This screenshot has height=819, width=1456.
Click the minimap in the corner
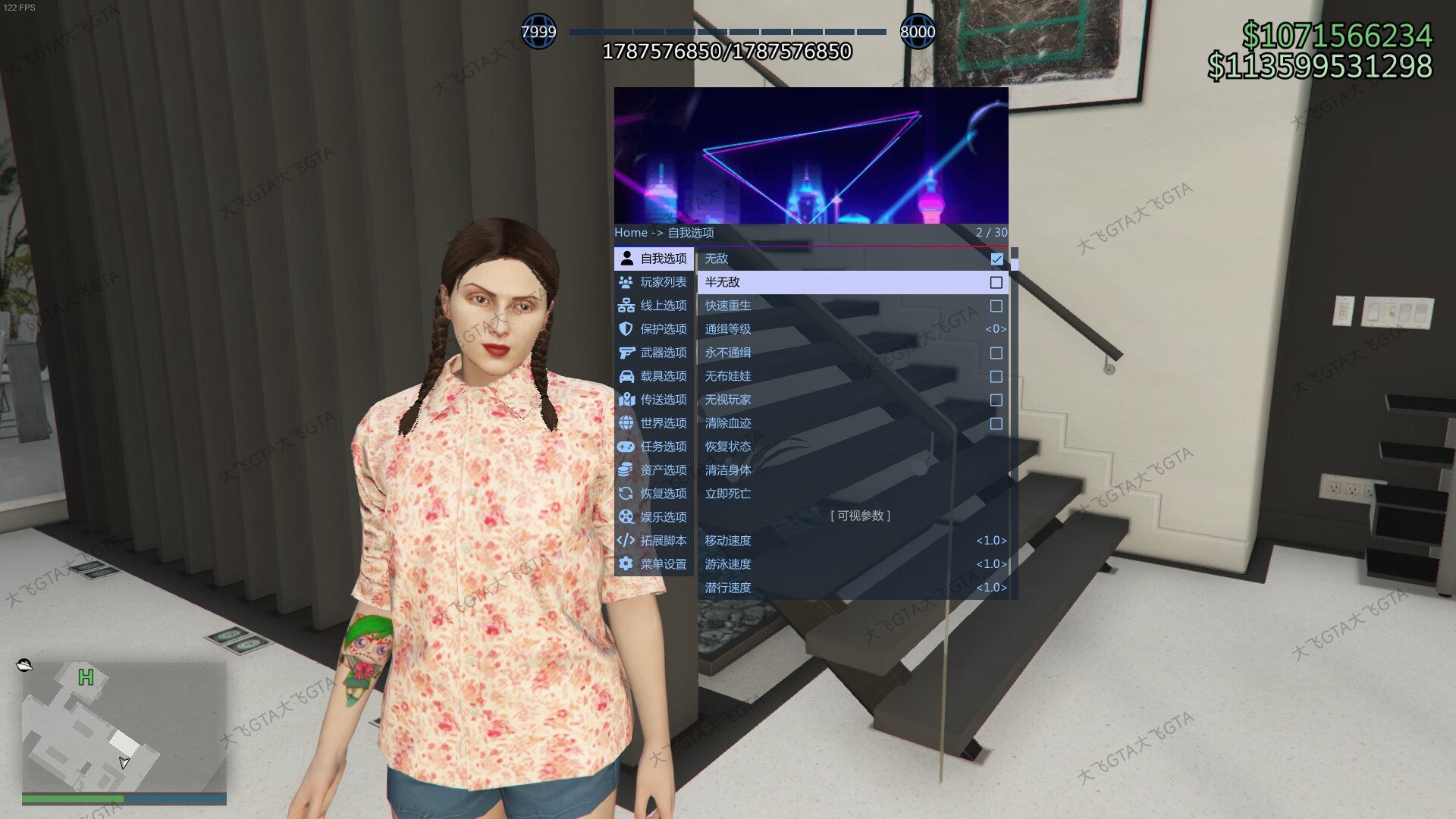[124, 726]
